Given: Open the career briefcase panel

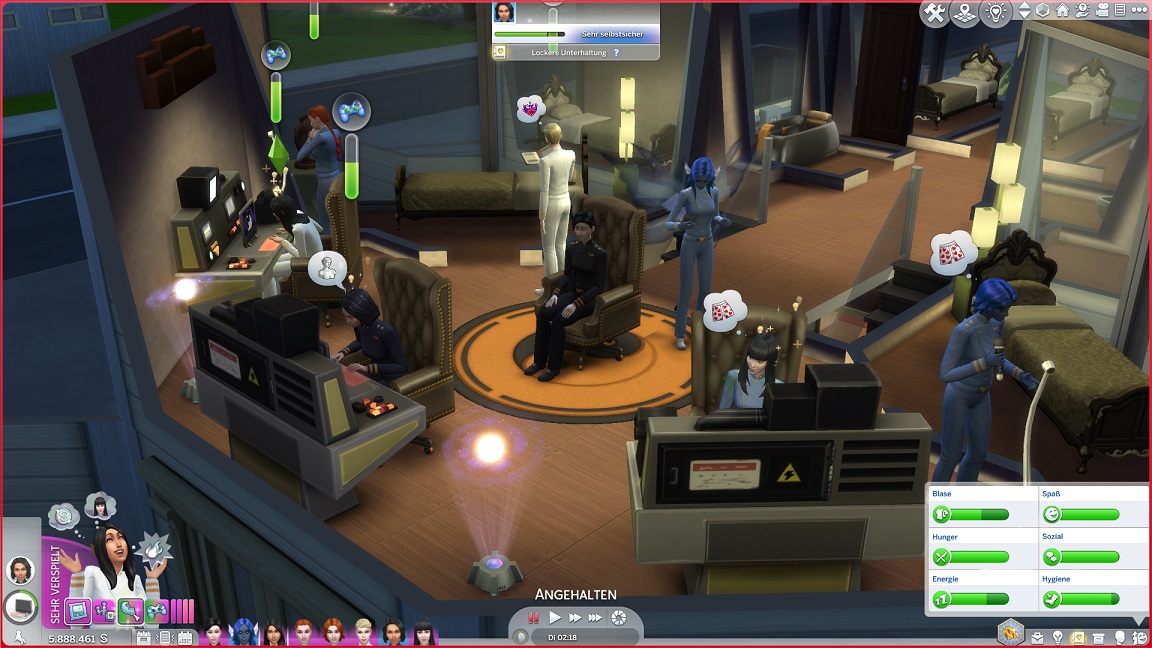Looking at the screenshot, I should point(1037,637).
